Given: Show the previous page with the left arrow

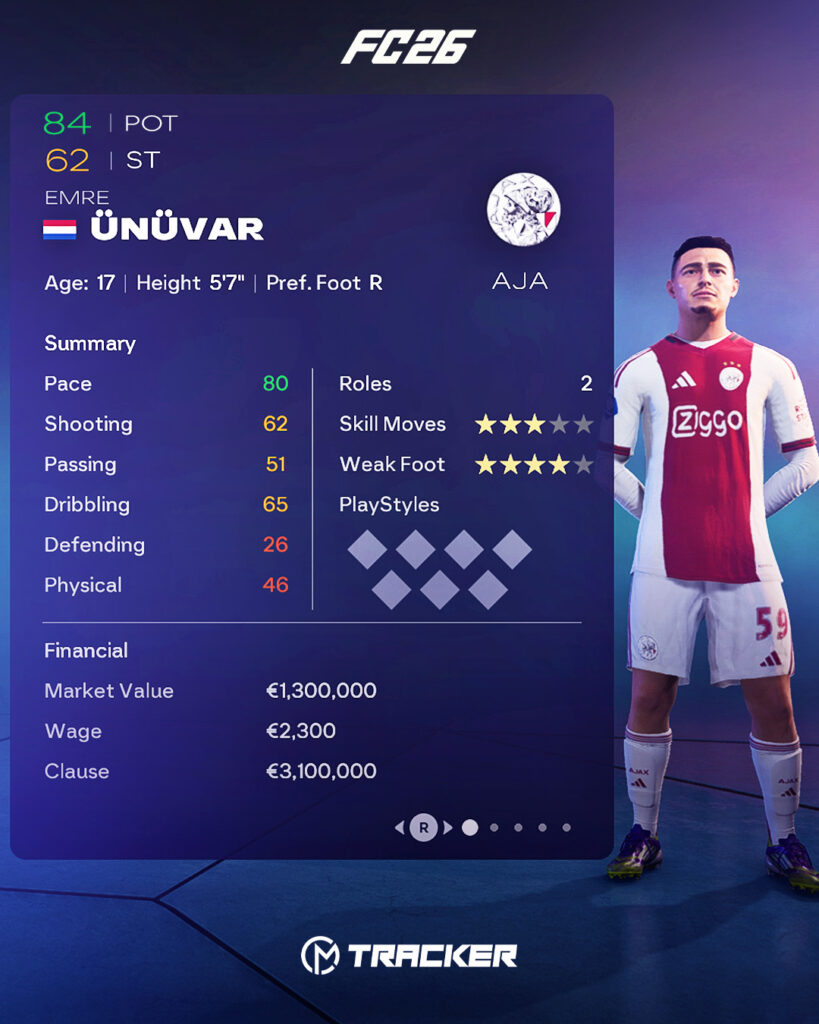Looking at the screenshot, I should (400, 827).
